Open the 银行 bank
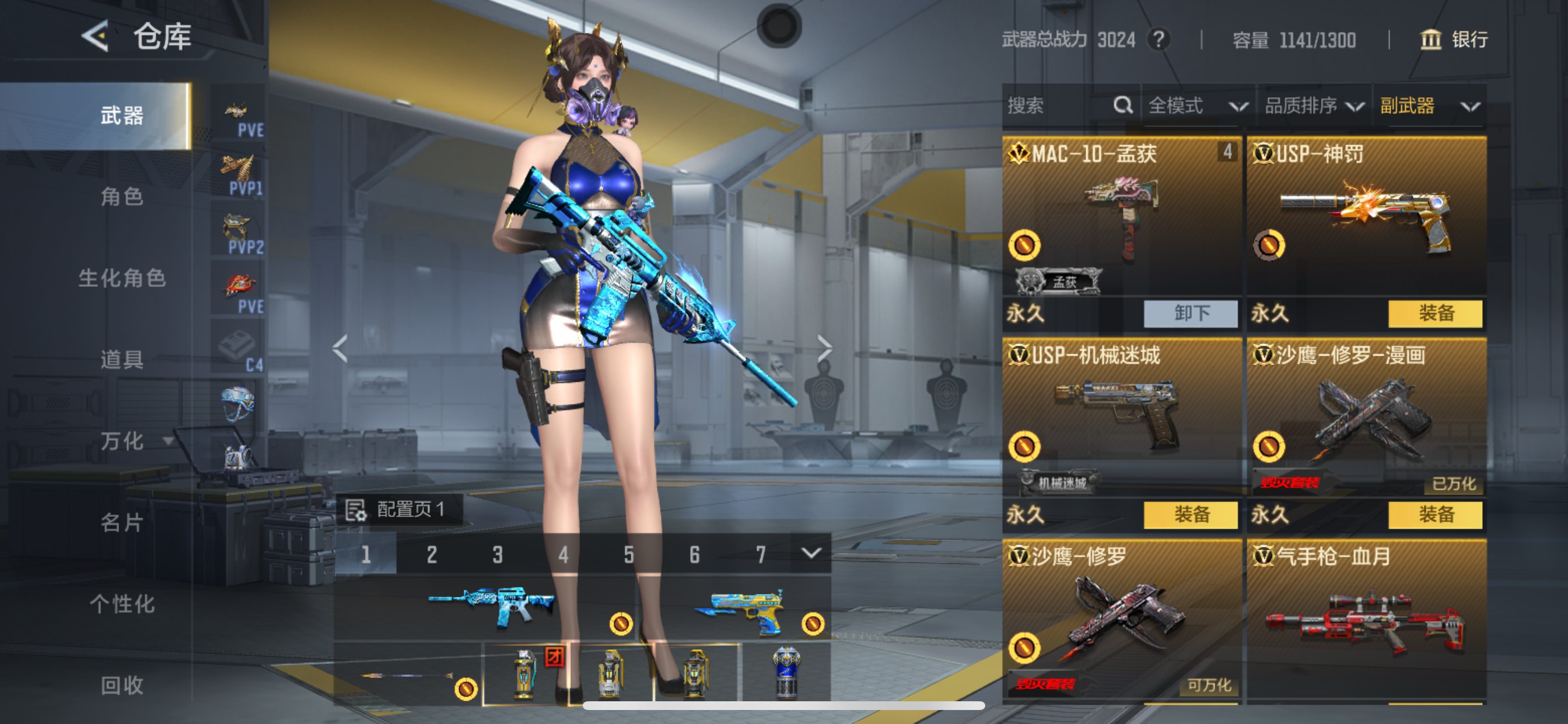 (x=1454, y=40)
